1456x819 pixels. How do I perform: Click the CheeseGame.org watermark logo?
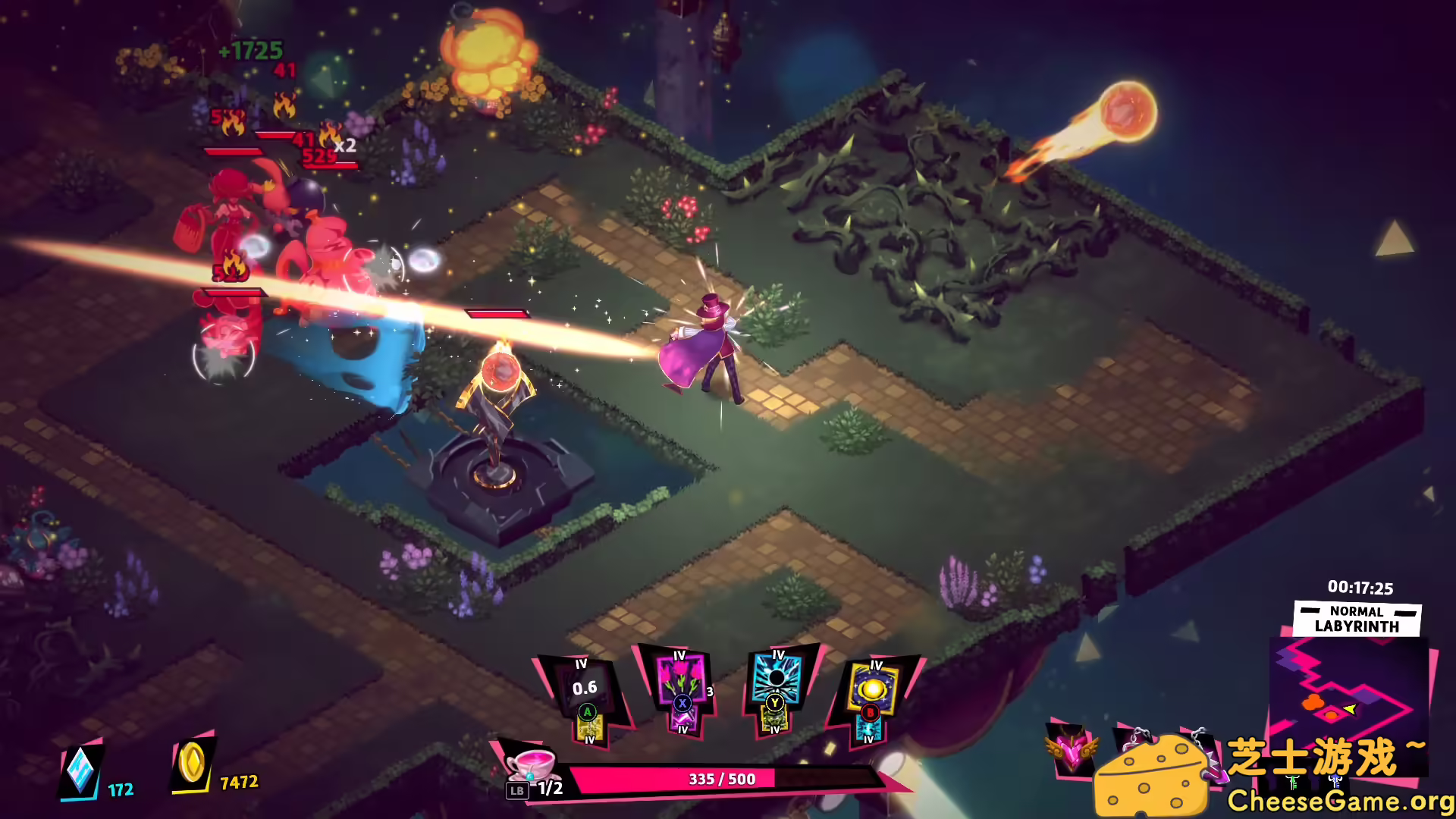pos(1274,775)
